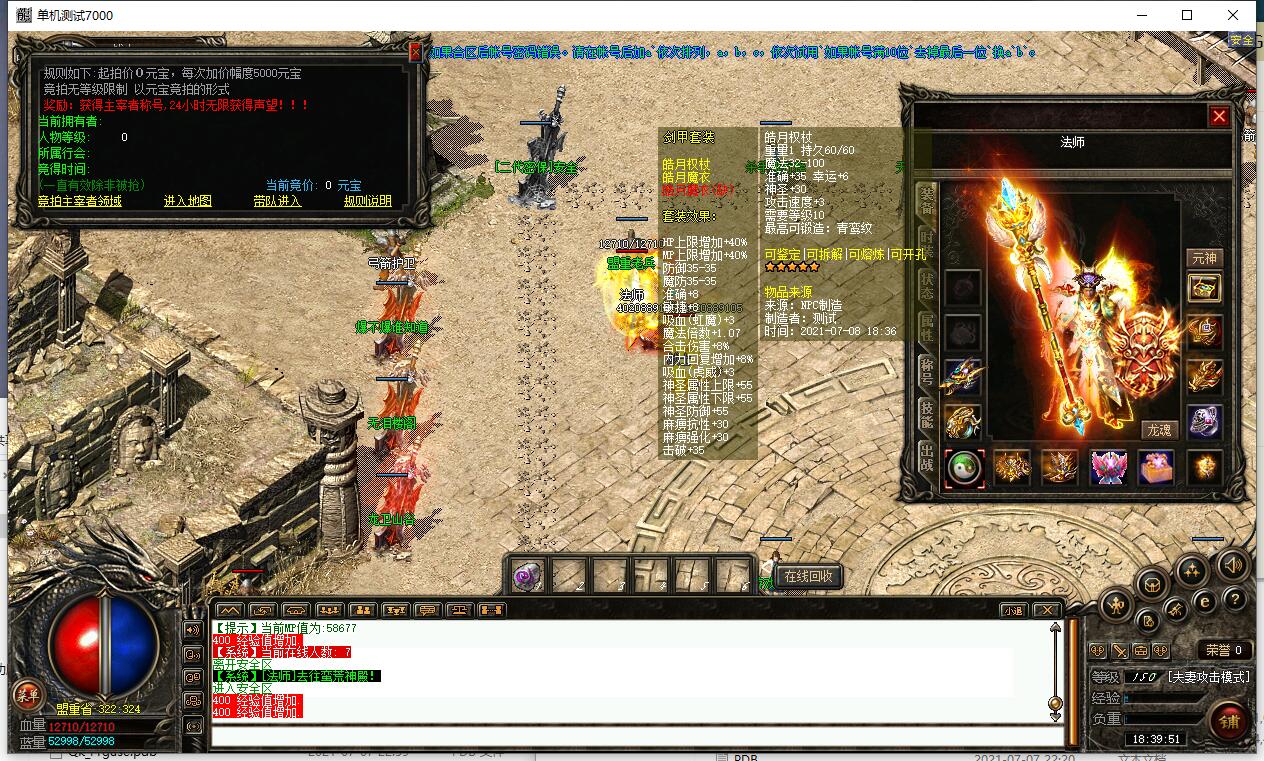The width and height of the screenshot is (1264, 761).
Task: Select the skull ring equipment slot
Action: coord(1204,422)
